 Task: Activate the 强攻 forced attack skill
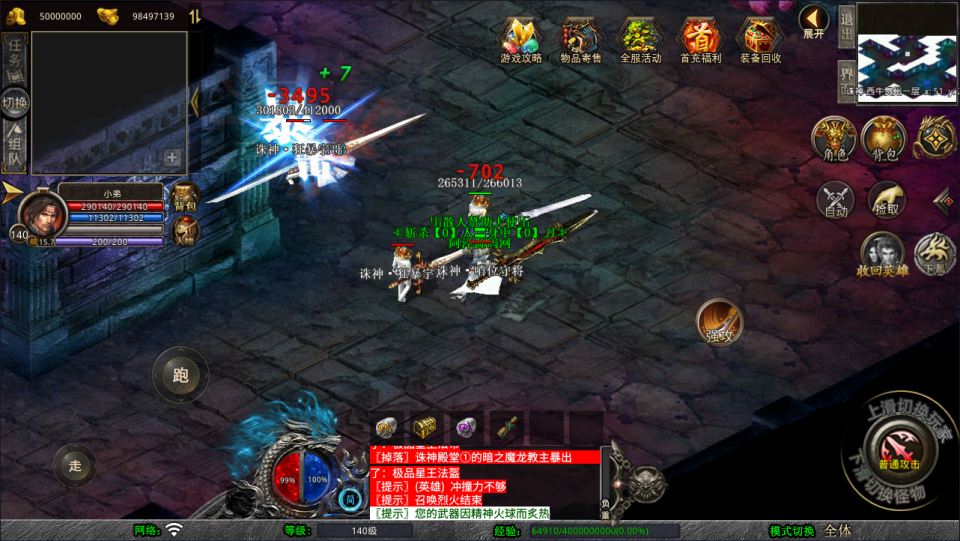(x=718, y=322)
